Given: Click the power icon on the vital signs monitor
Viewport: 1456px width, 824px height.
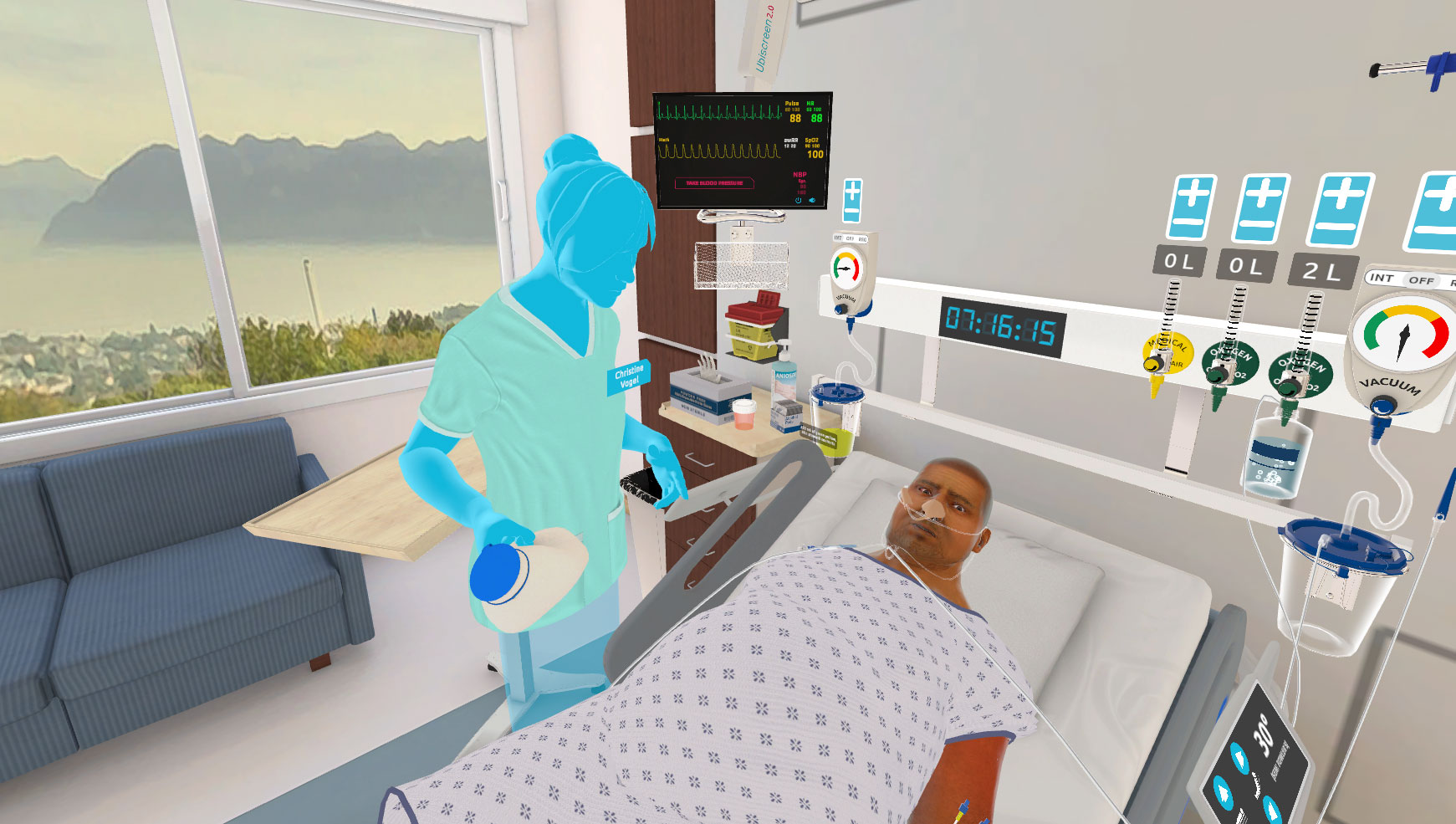Looking at the screenshot, I should (798, 200).
